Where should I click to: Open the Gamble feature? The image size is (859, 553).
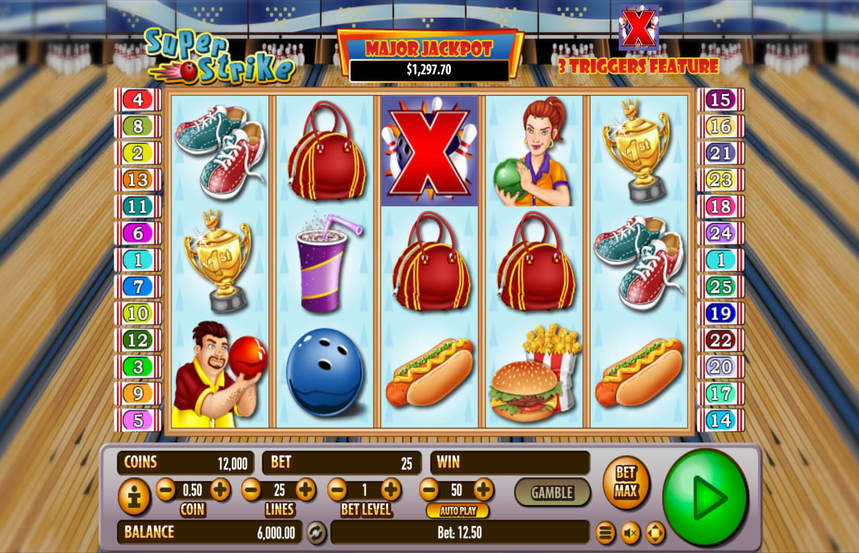552,492
